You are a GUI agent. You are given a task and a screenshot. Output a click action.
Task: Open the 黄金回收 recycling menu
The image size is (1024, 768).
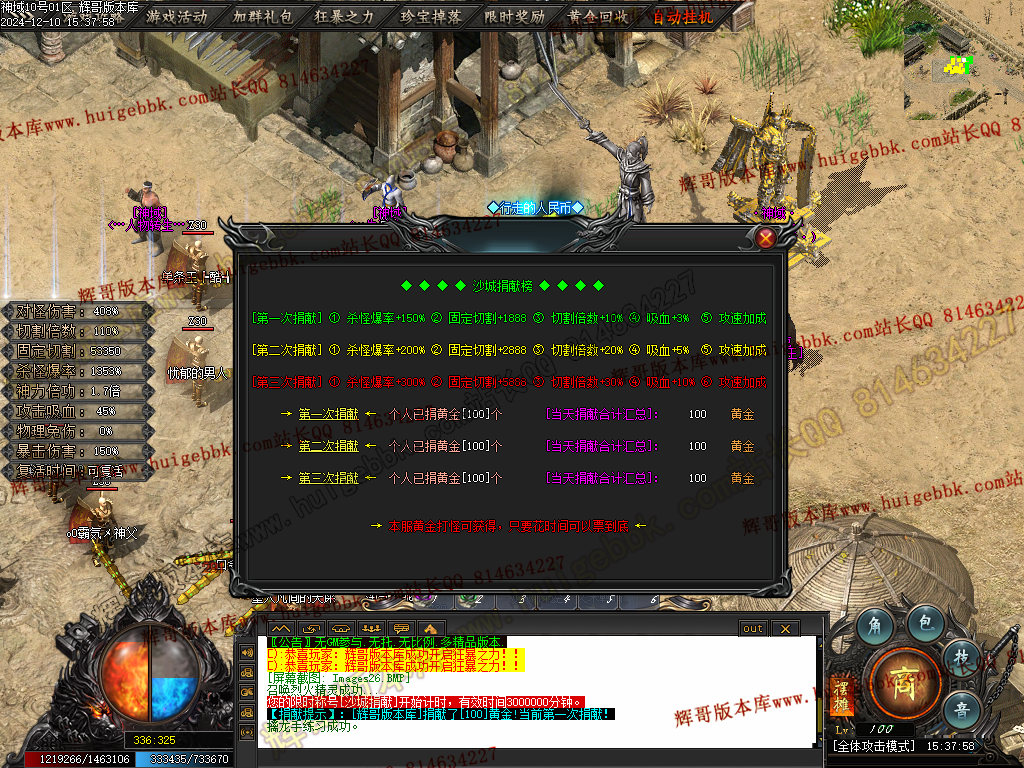(598, 16)
